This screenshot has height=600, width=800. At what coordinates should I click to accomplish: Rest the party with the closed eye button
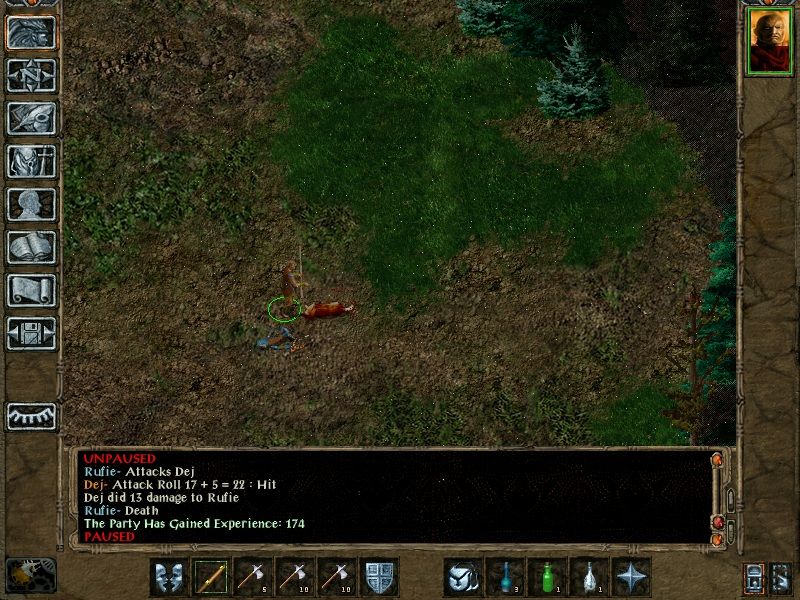pyautogui.click(x=32, y=416)
